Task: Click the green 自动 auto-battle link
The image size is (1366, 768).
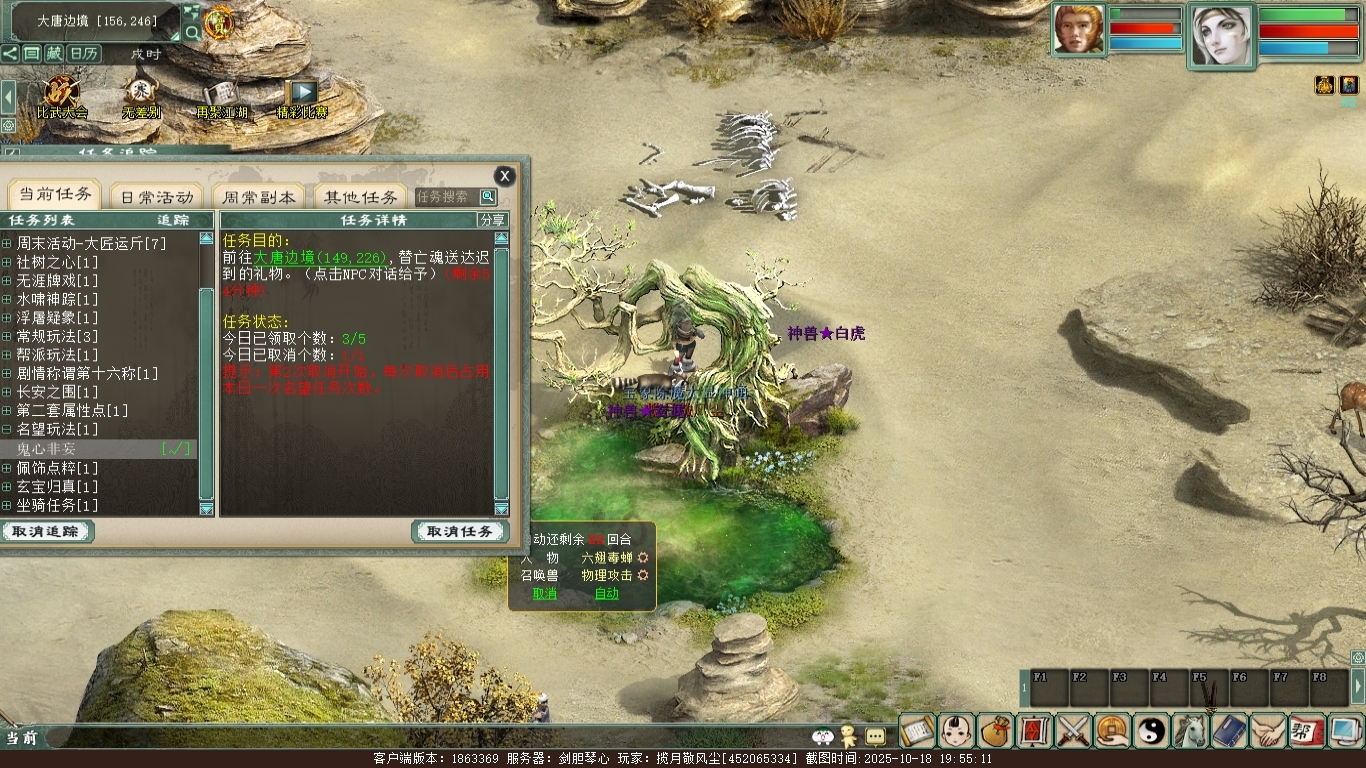Action: pyautogui.click(x=607, y=593)
